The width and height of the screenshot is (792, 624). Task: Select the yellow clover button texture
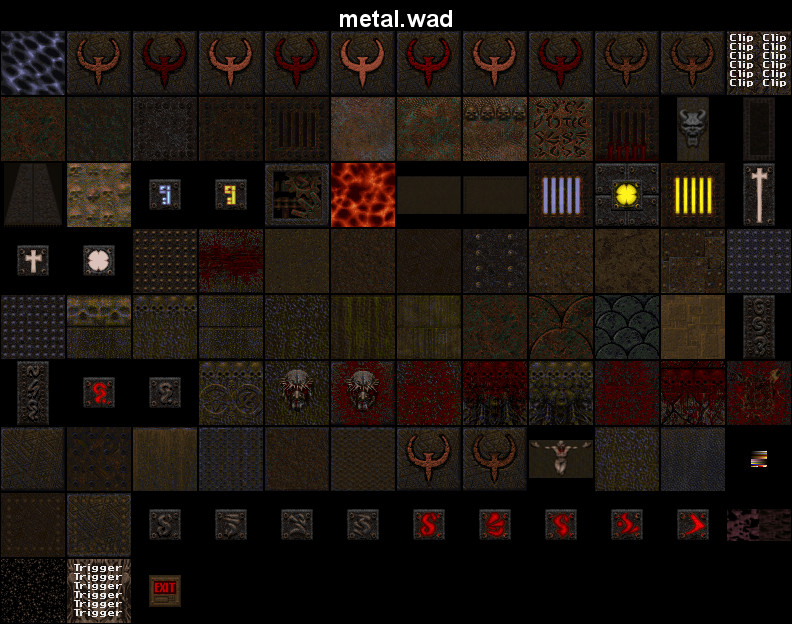click(627, 194)
